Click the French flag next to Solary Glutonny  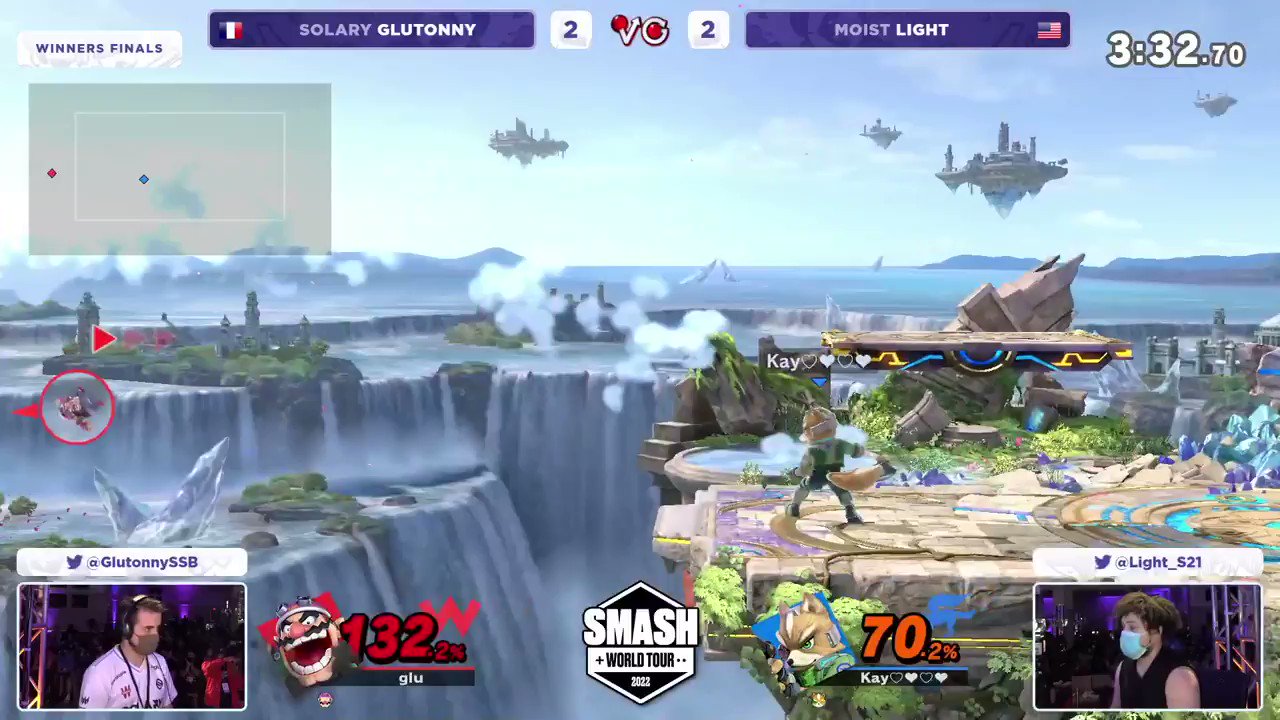(231, 29)
